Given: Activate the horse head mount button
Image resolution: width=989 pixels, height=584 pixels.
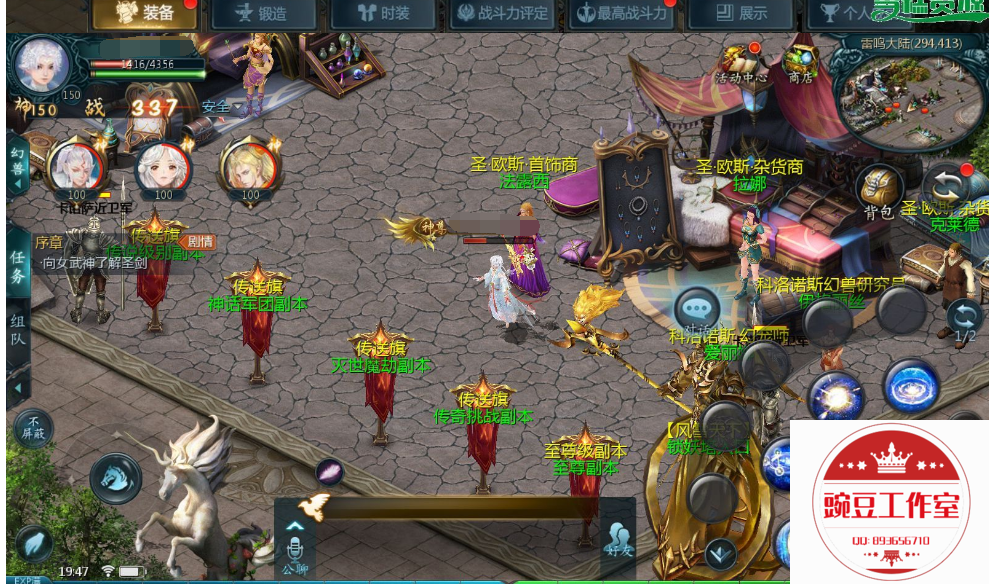Looking at the screenshot, I should [116, 477].
